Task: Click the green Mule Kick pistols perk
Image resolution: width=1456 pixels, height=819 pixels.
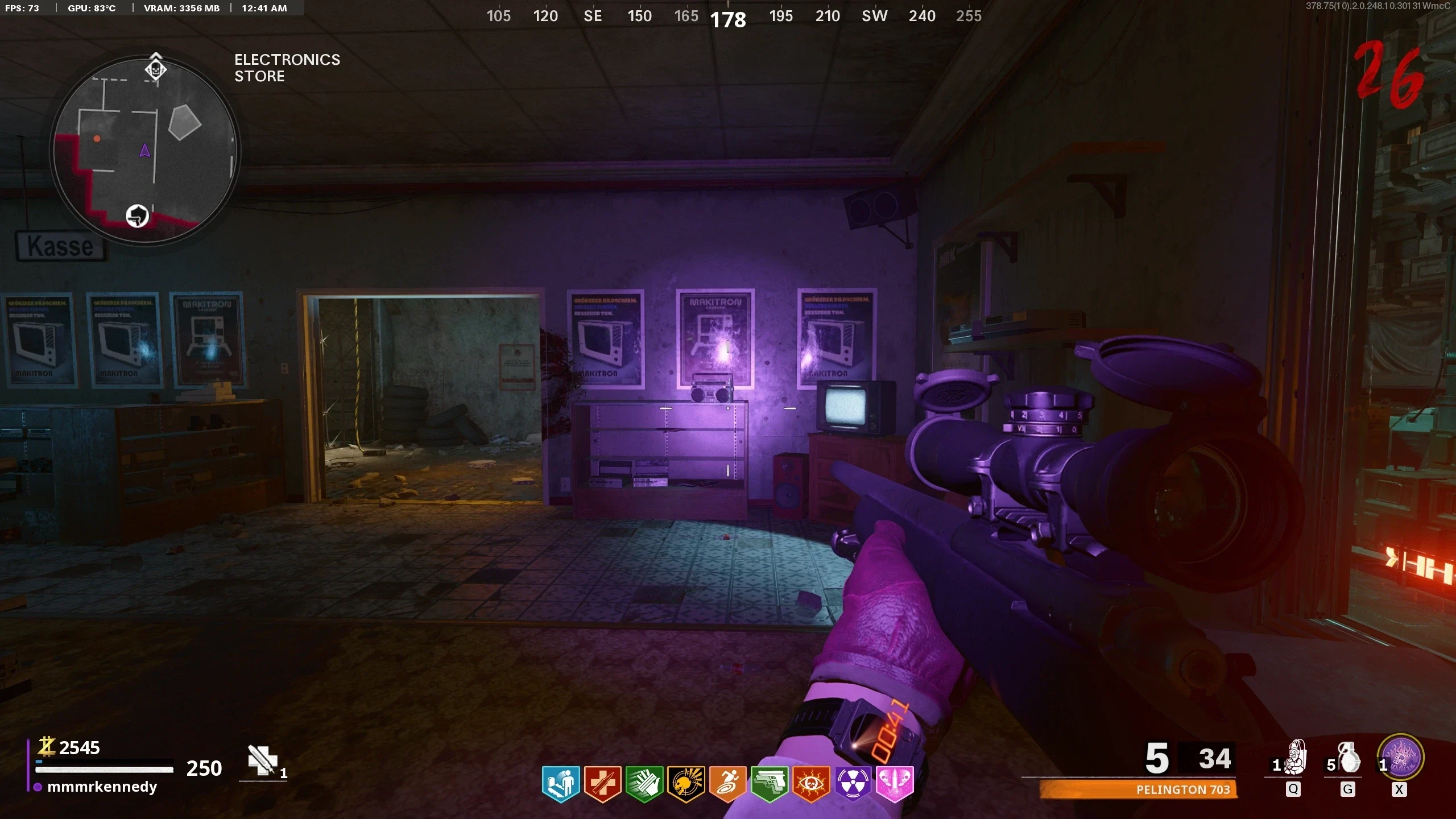Action: pos(769,784)
